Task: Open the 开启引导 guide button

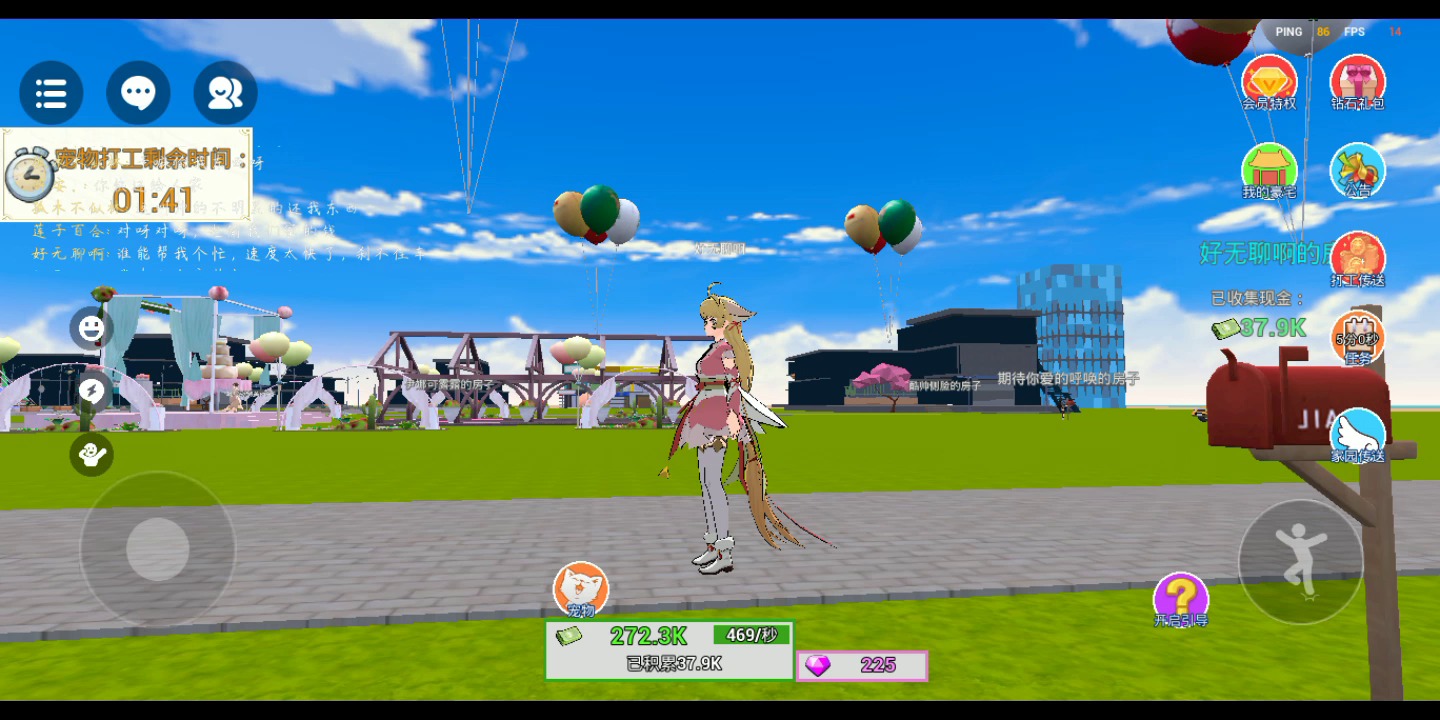Action: 1181,600
